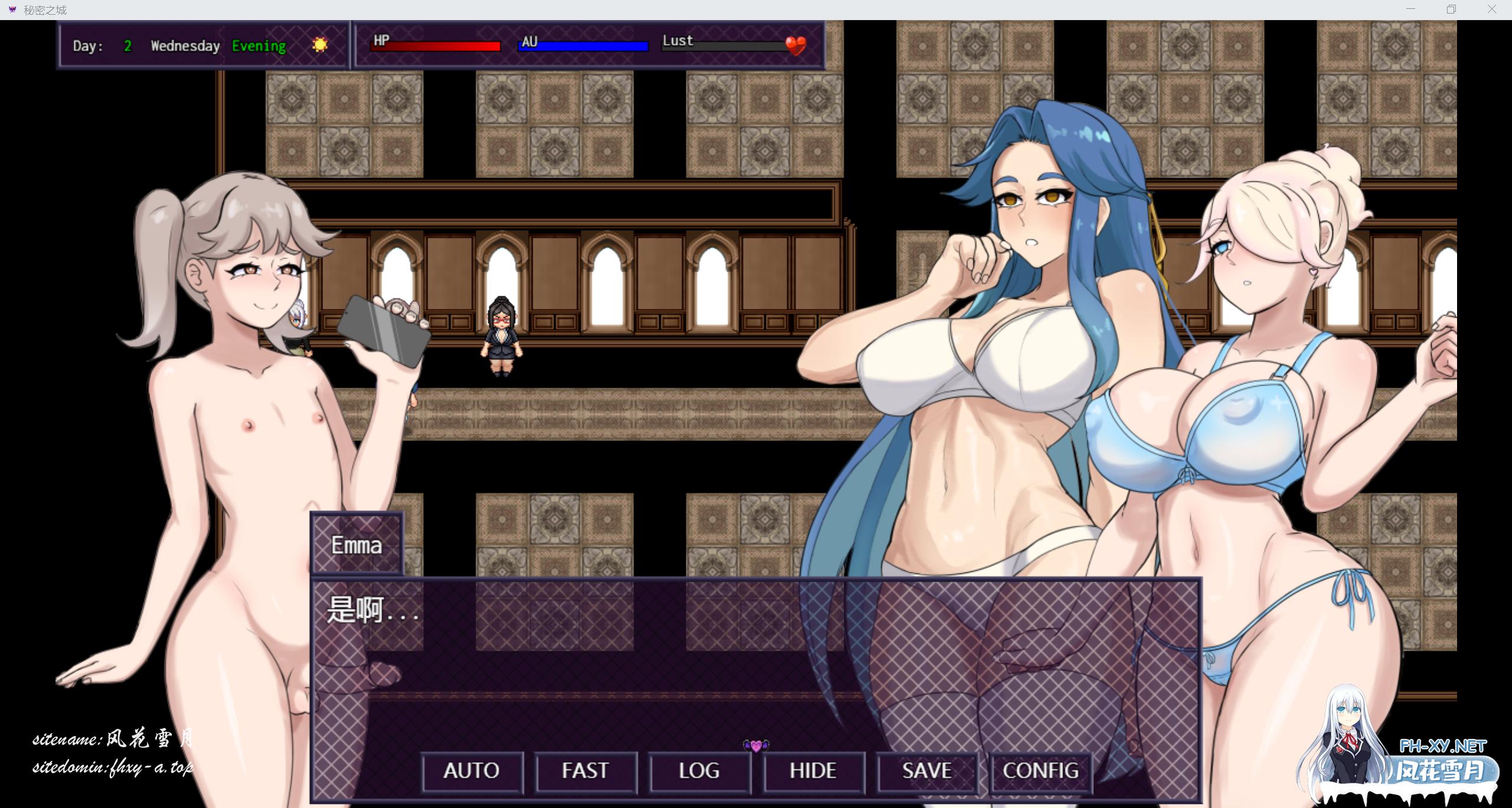Restore down the game window

tap(1451, 9)
